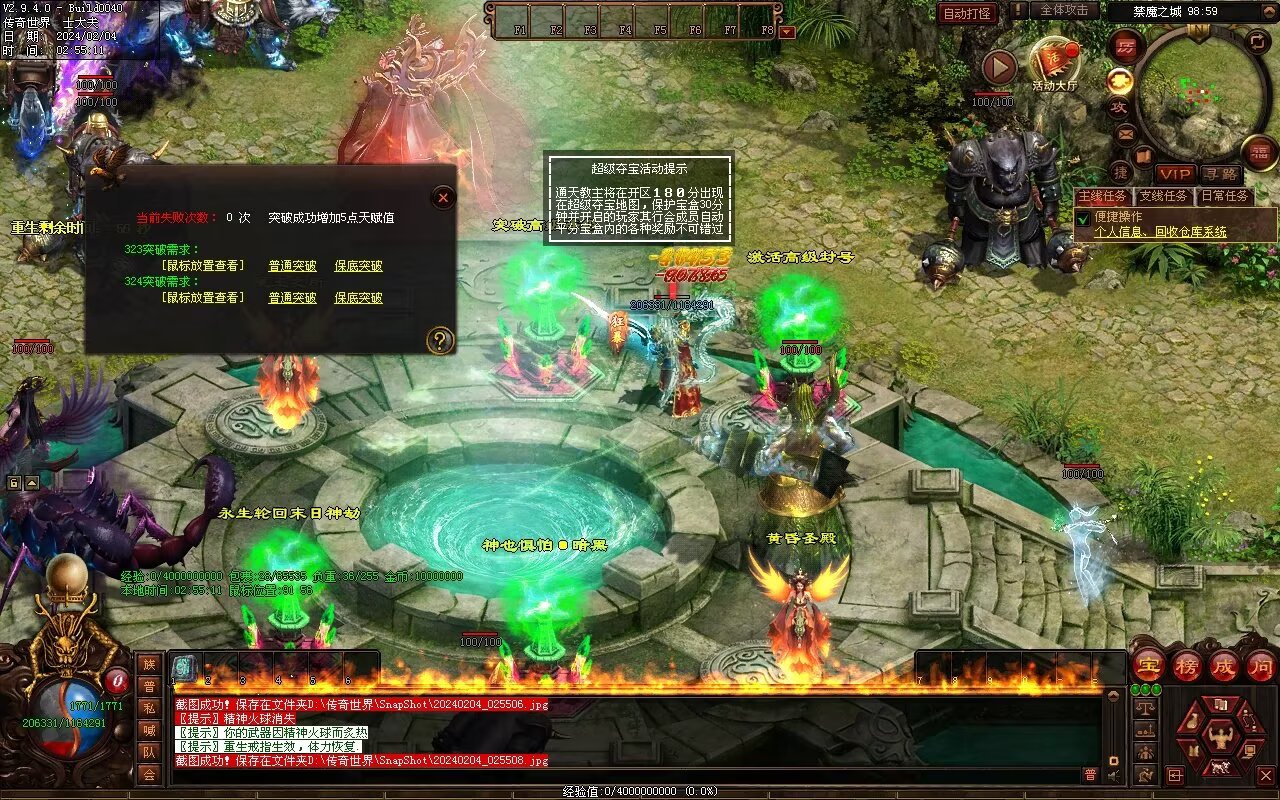This screenshot has height=800, width=1280.
Task: Open the 活动大厅 event hall
Action: (1055, 64)
